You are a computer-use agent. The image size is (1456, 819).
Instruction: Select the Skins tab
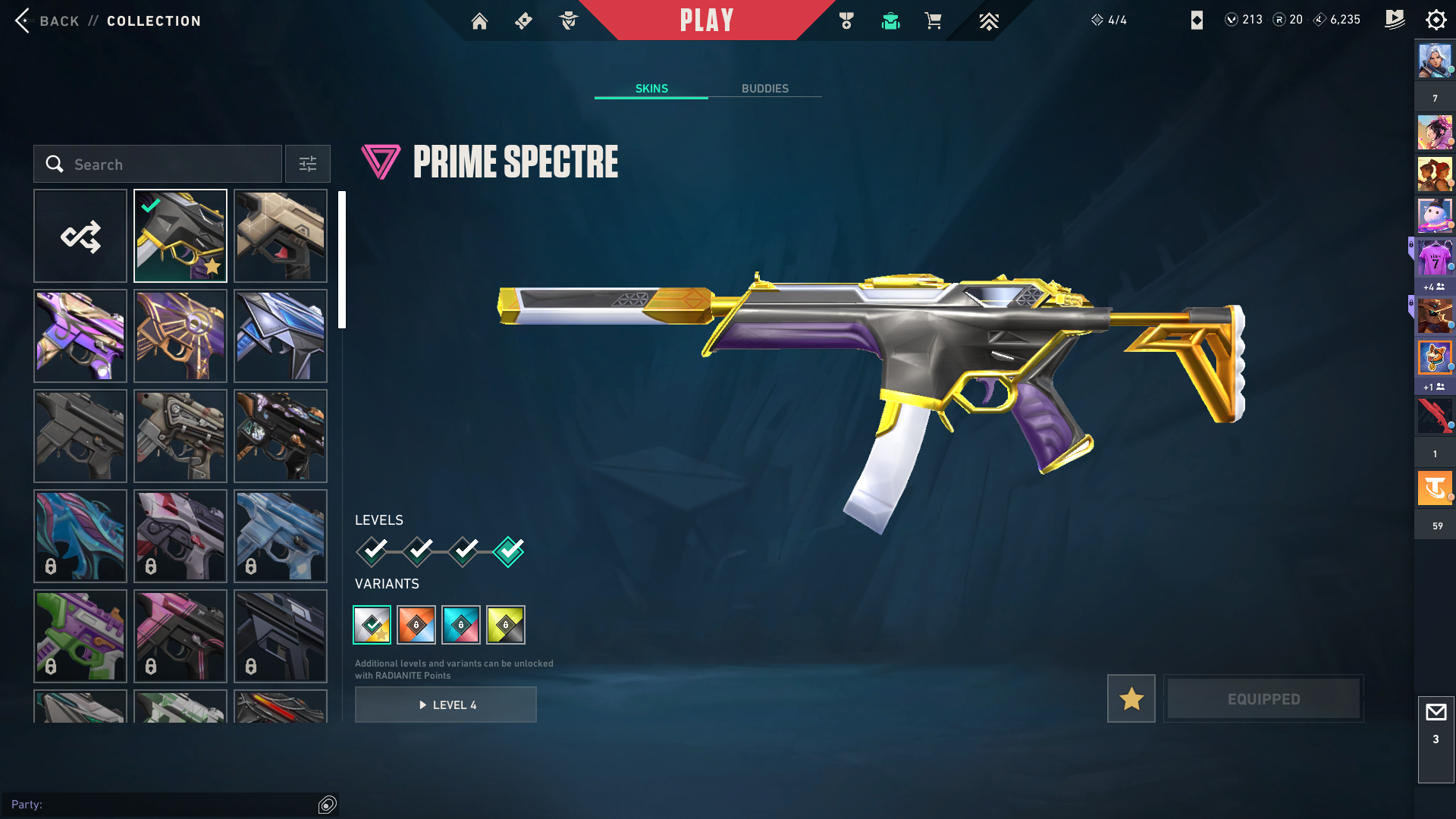point(651,89)
